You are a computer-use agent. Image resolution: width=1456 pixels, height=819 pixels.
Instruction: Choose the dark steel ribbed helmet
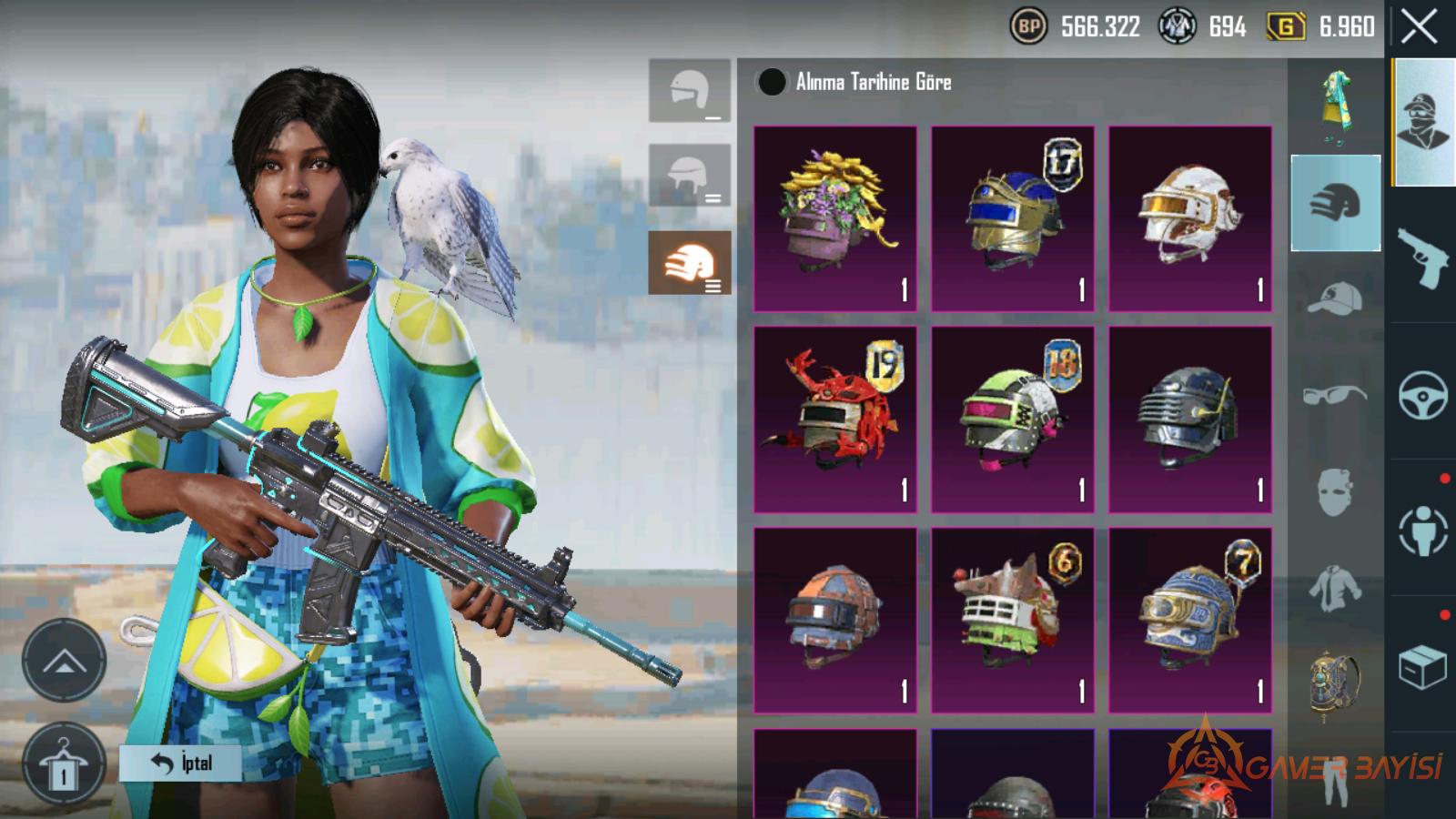coord(1189,420)
